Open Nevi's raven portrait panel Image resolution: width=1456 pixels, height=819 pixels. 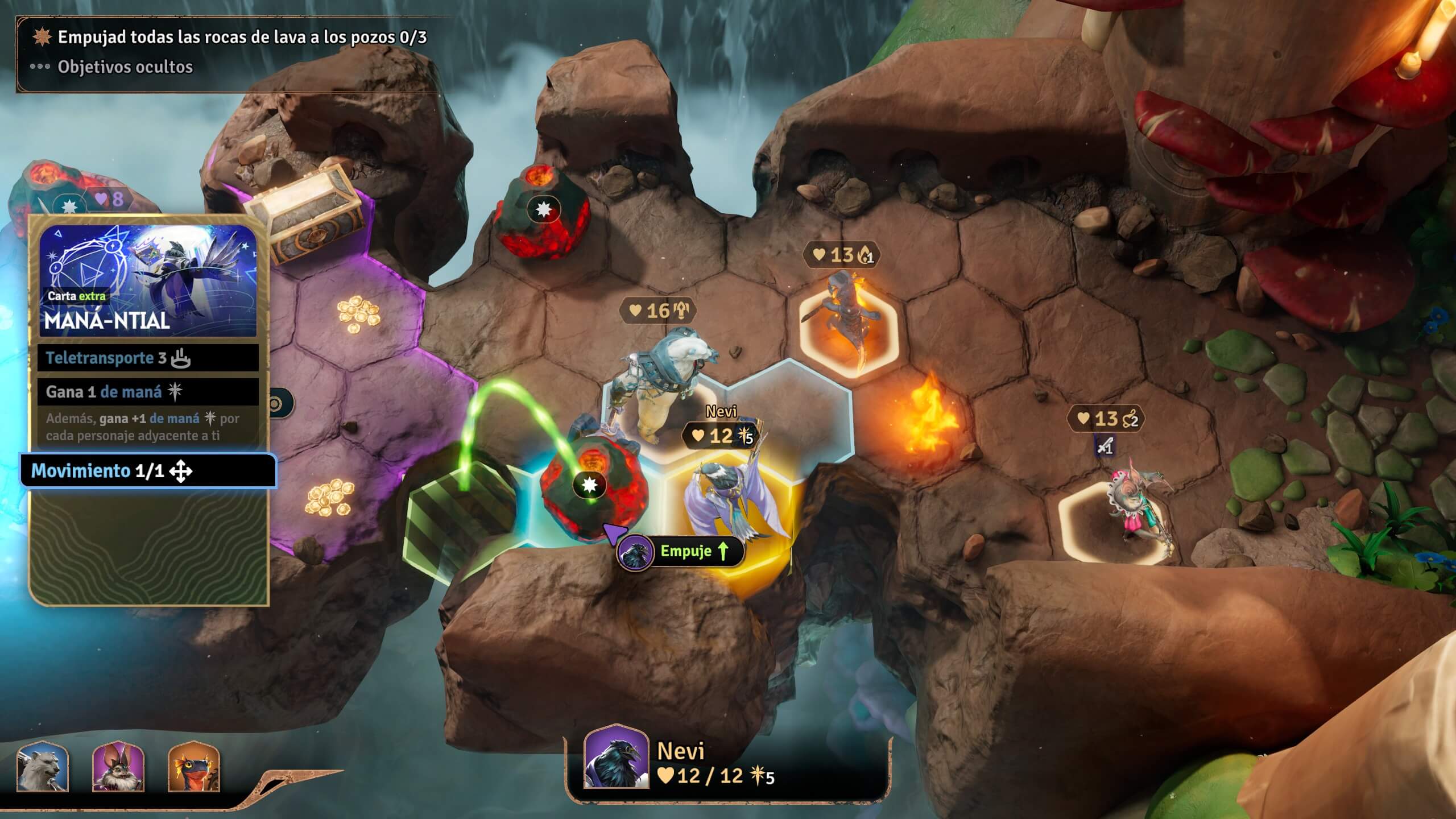click(x=616, y=758)
